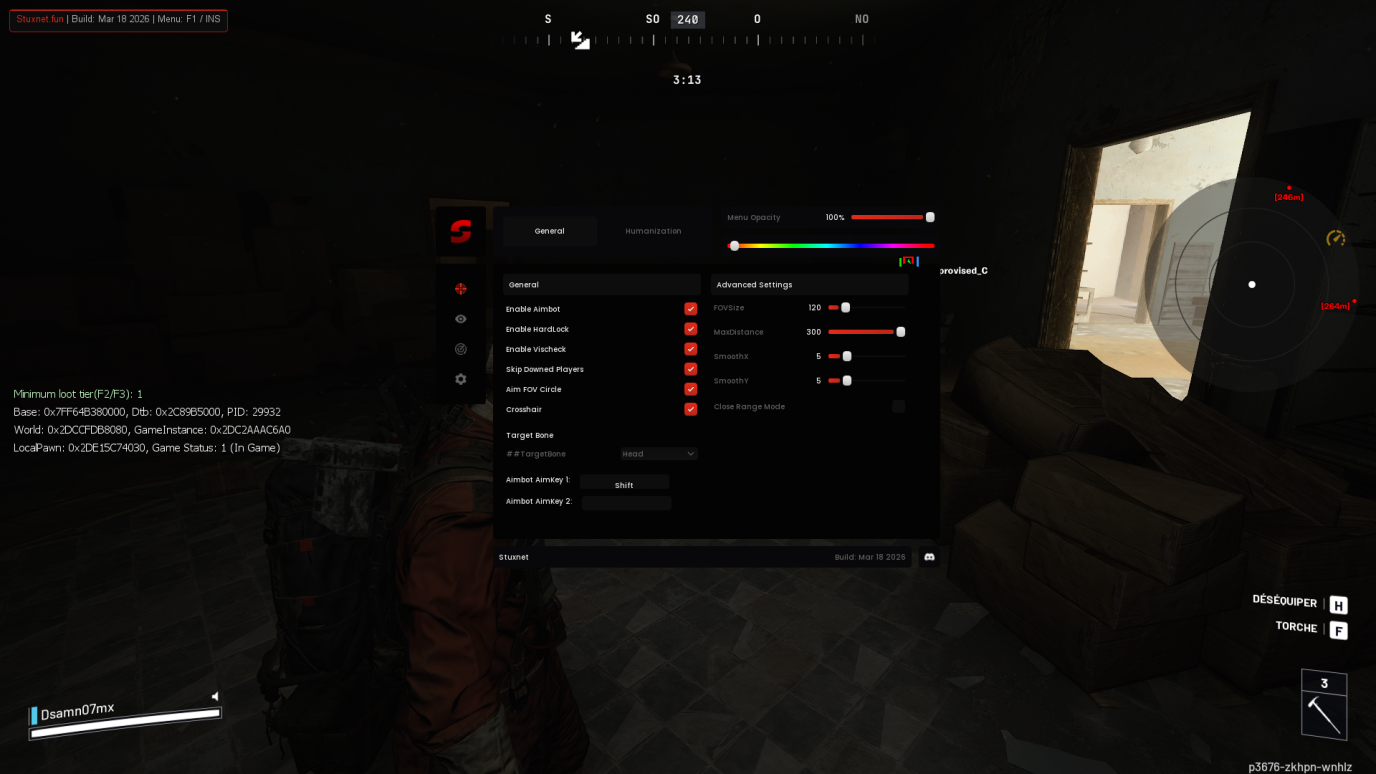Click the Discord icon in the footer bar
Screen dimensions: 1376x774
pos(928,557)
